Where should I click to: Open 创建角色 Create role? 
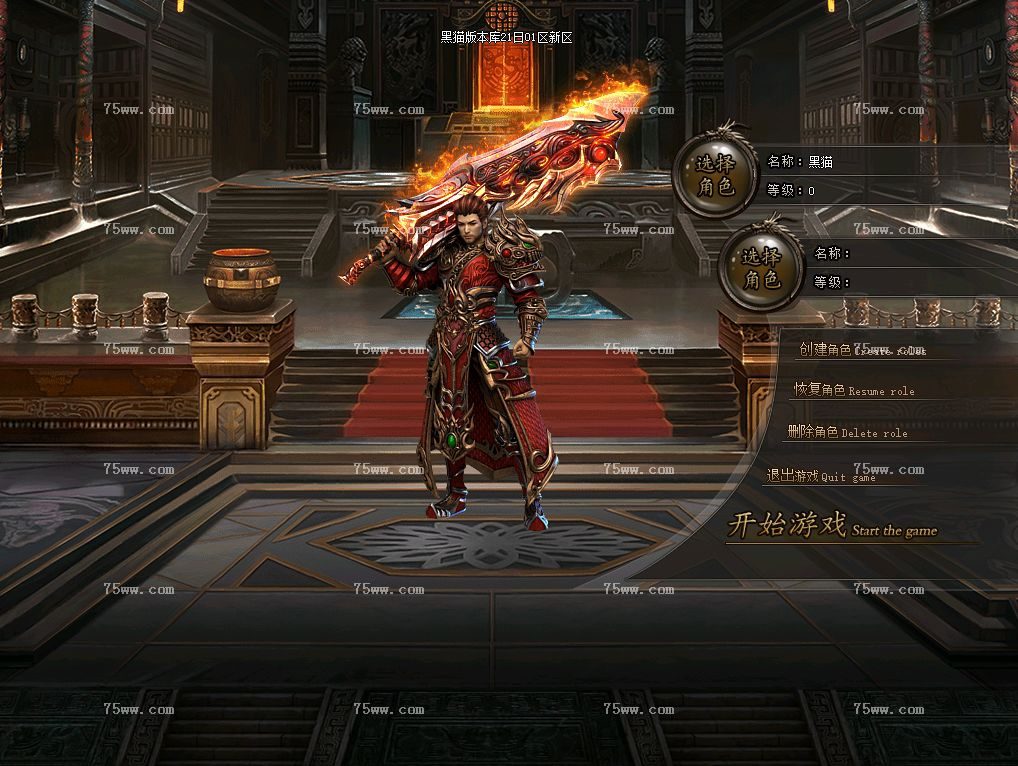click(x=861, y=350)
